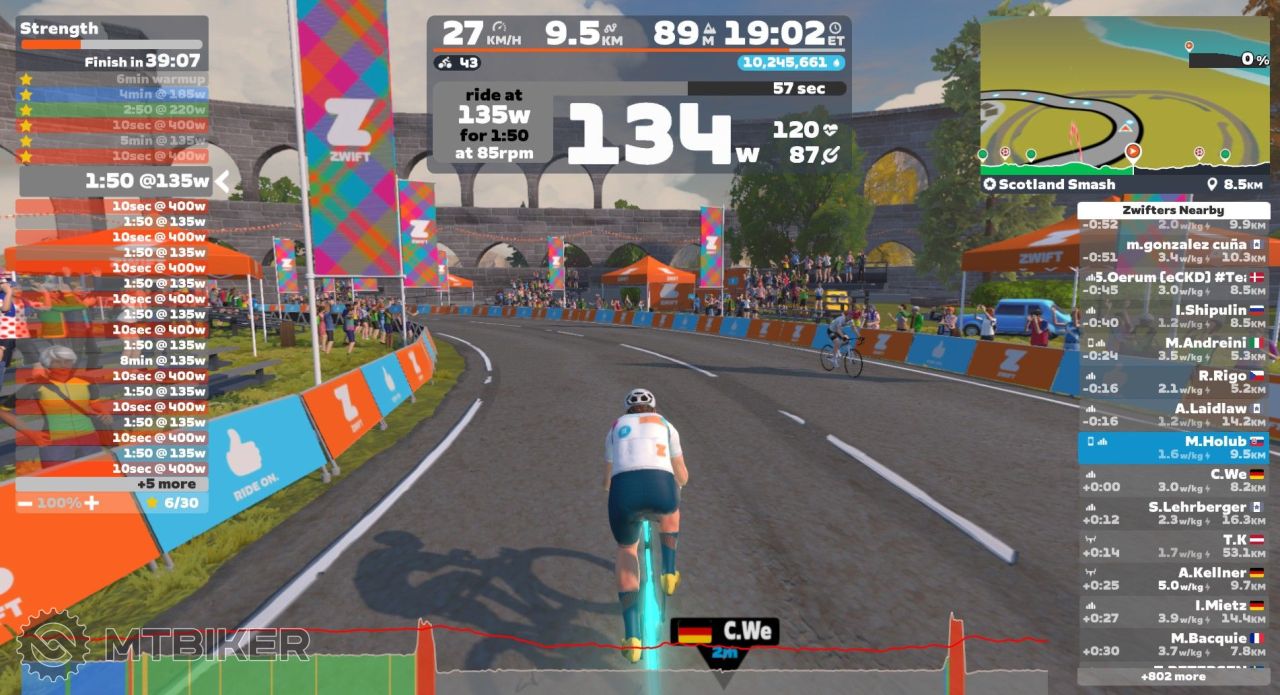The image size is (1280, 695).
Task: Choose R.Rigo from the rider list
Action: click(x=1173, y=382)
